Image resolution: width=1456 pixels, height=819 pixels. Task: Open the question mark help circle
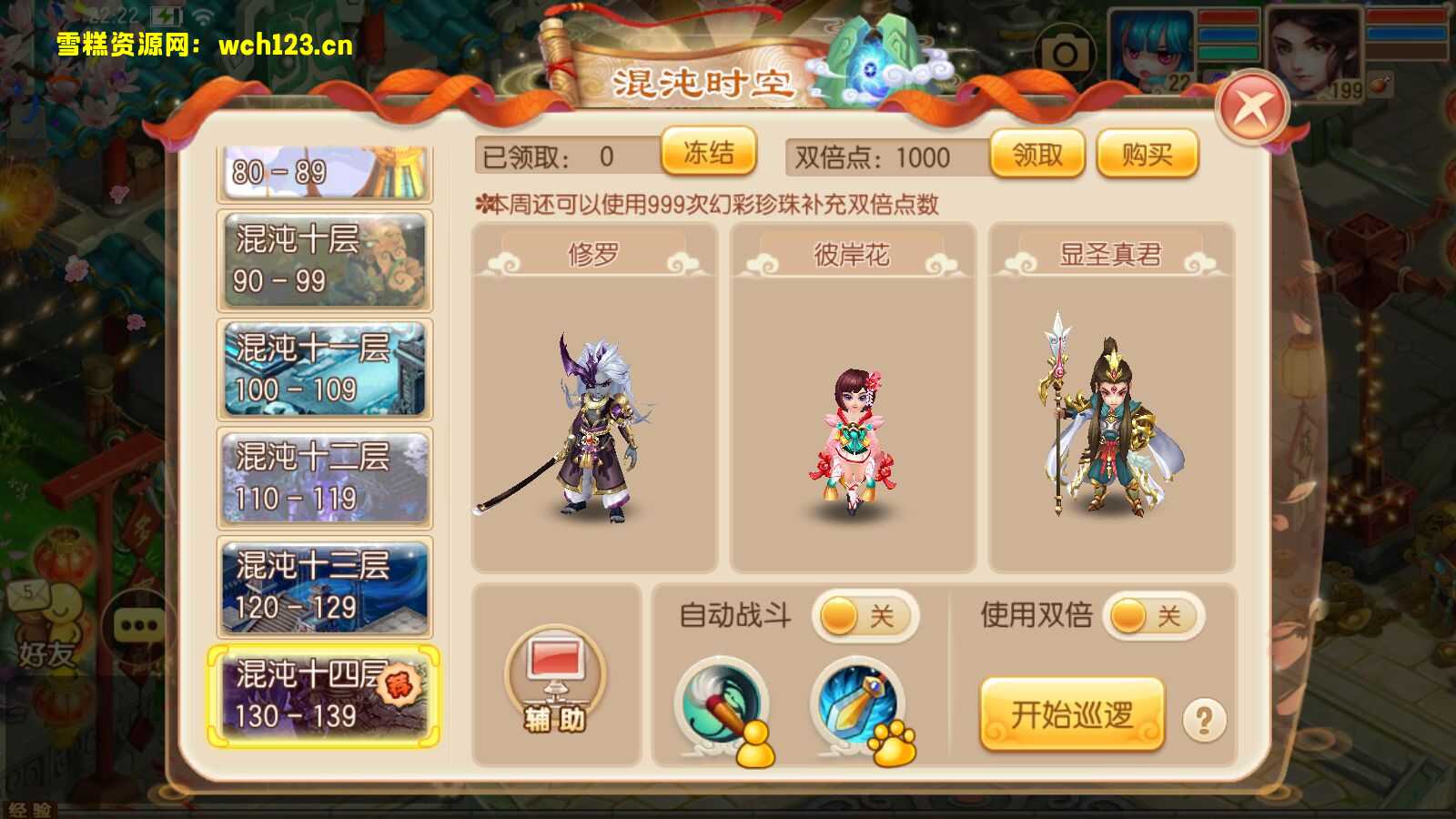pos(1203,720)
